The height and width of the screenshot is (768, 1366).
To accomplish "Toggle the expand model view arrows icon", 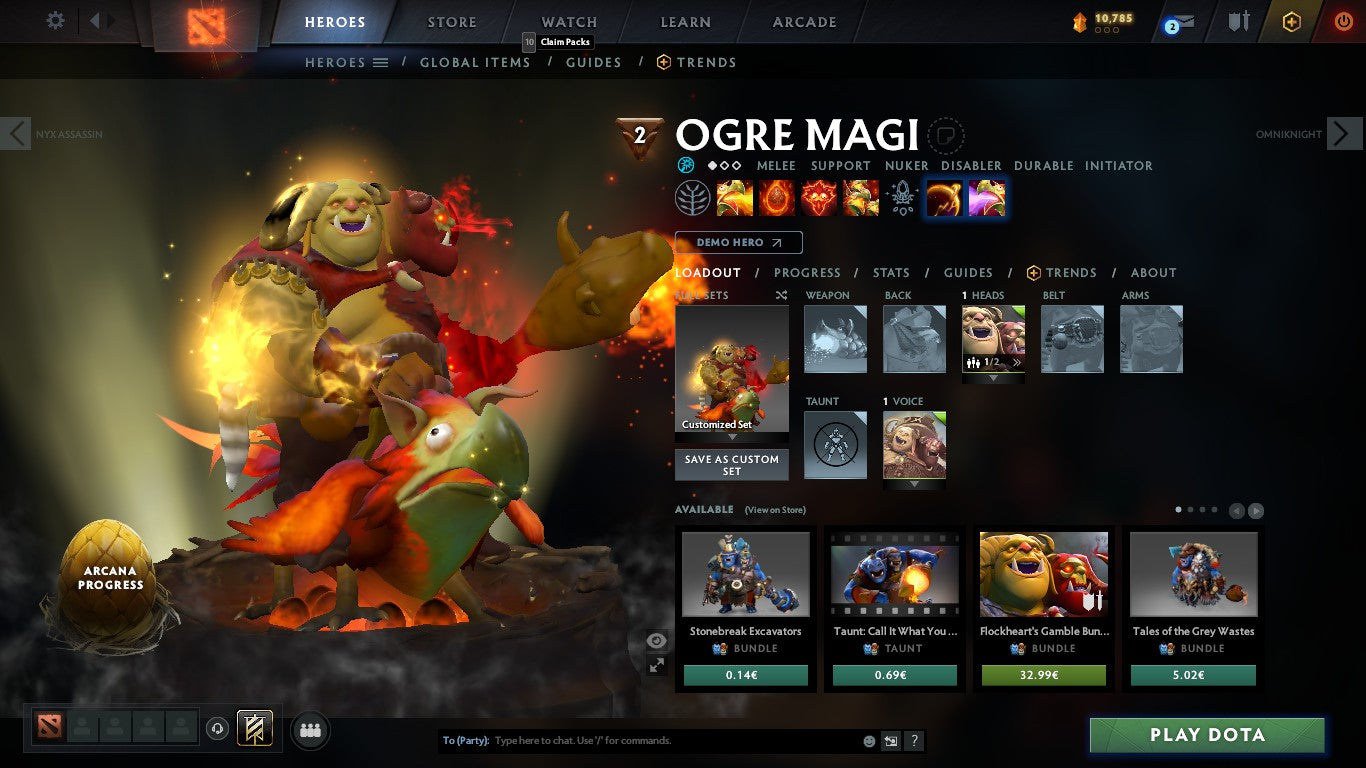I will 656,664.
